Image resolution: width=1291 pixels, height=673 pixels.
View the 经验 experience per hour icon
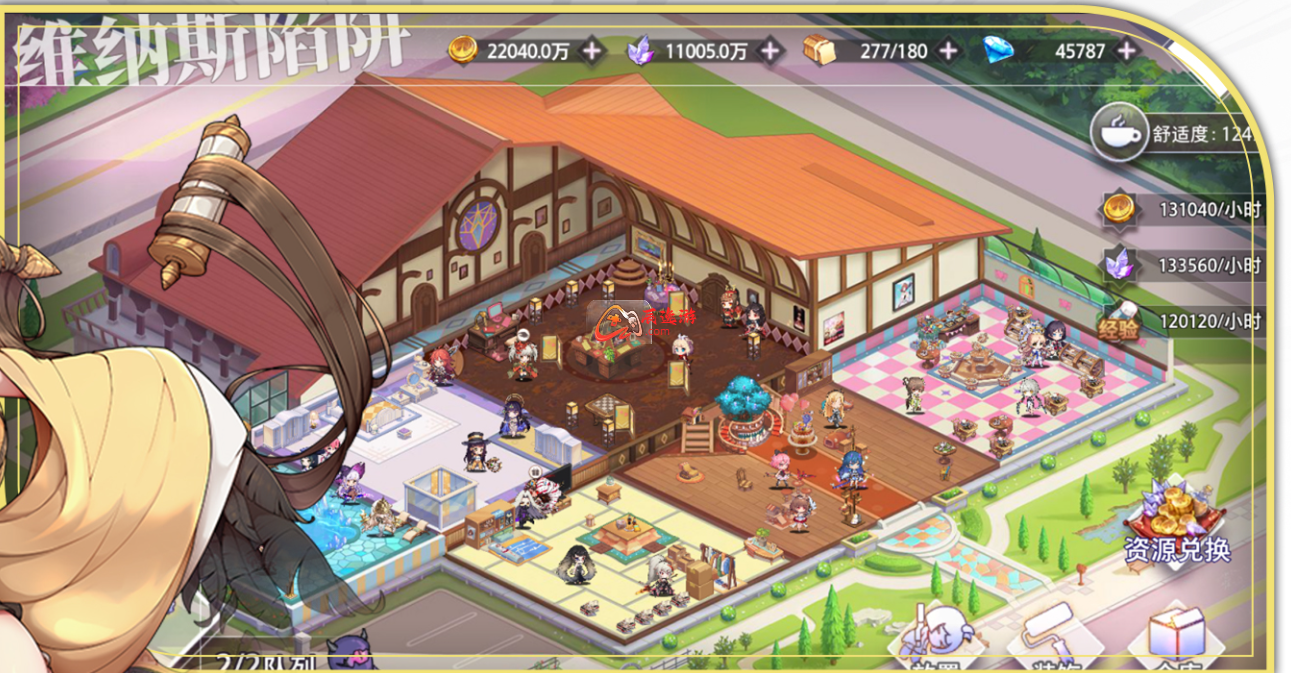click(1119, 321)
